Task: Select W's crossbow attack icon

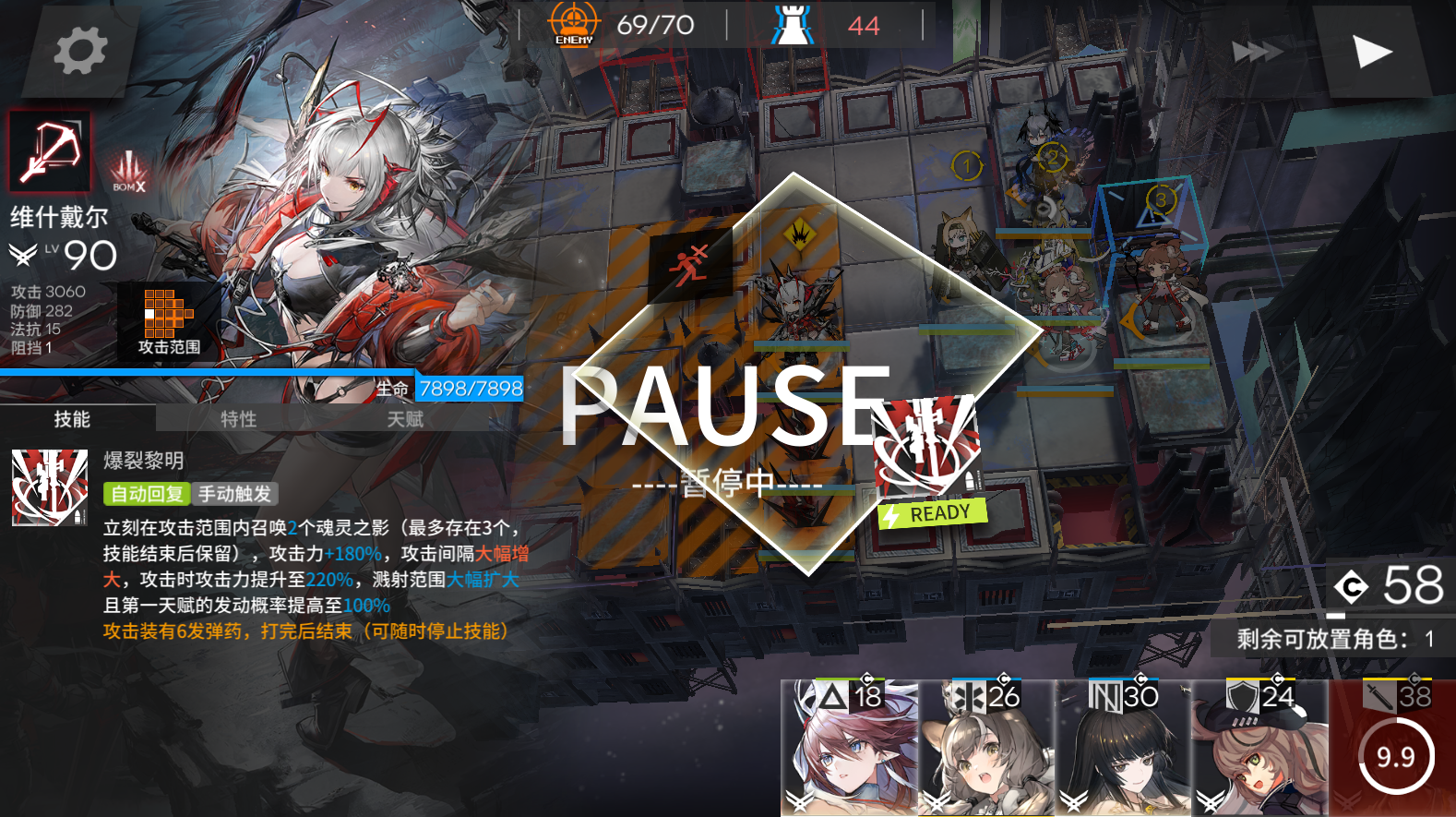Action: point(48,150)
